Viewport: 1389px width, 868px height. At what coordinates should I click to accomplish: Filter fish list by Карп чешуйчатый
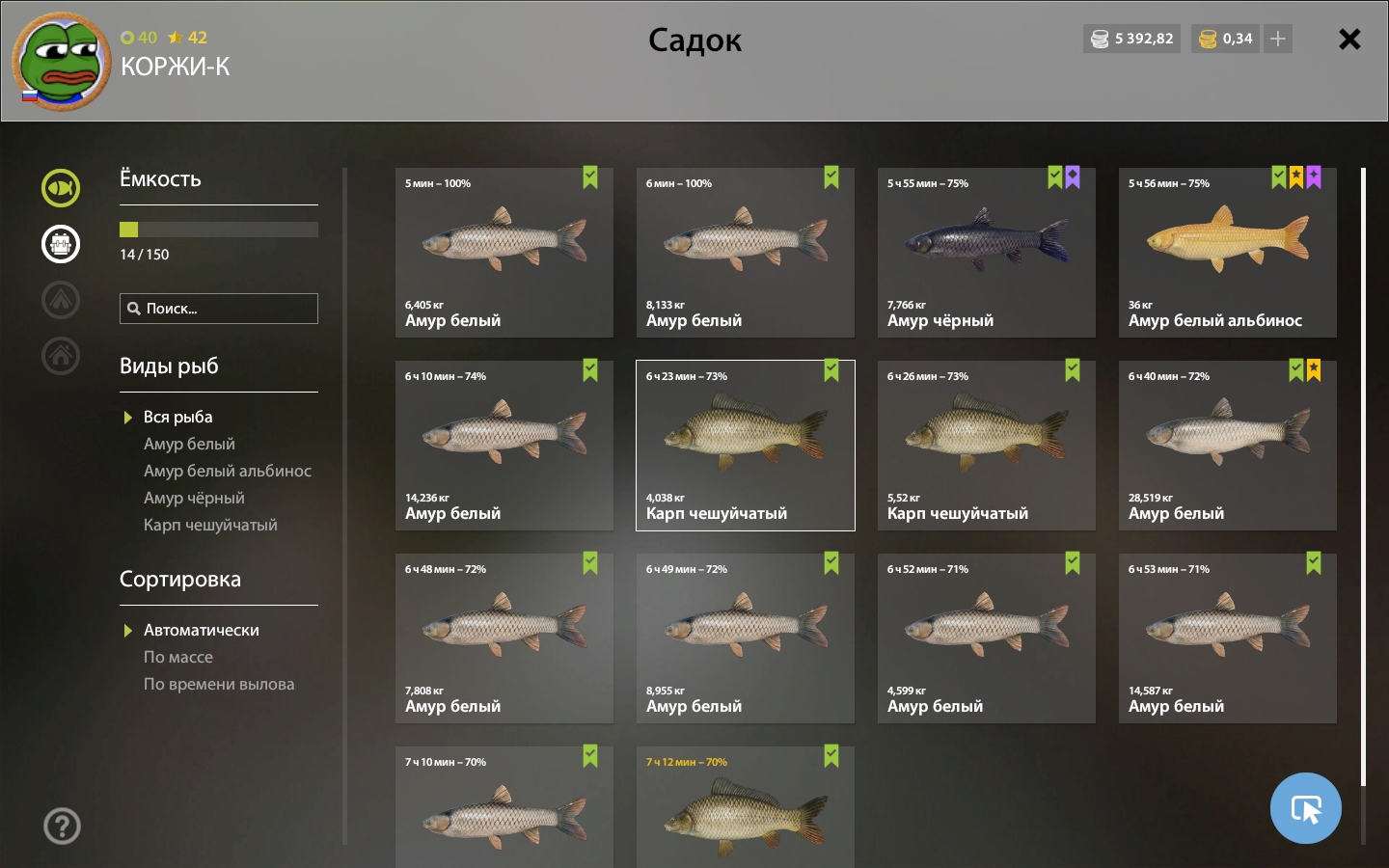(x=210, y=525)
